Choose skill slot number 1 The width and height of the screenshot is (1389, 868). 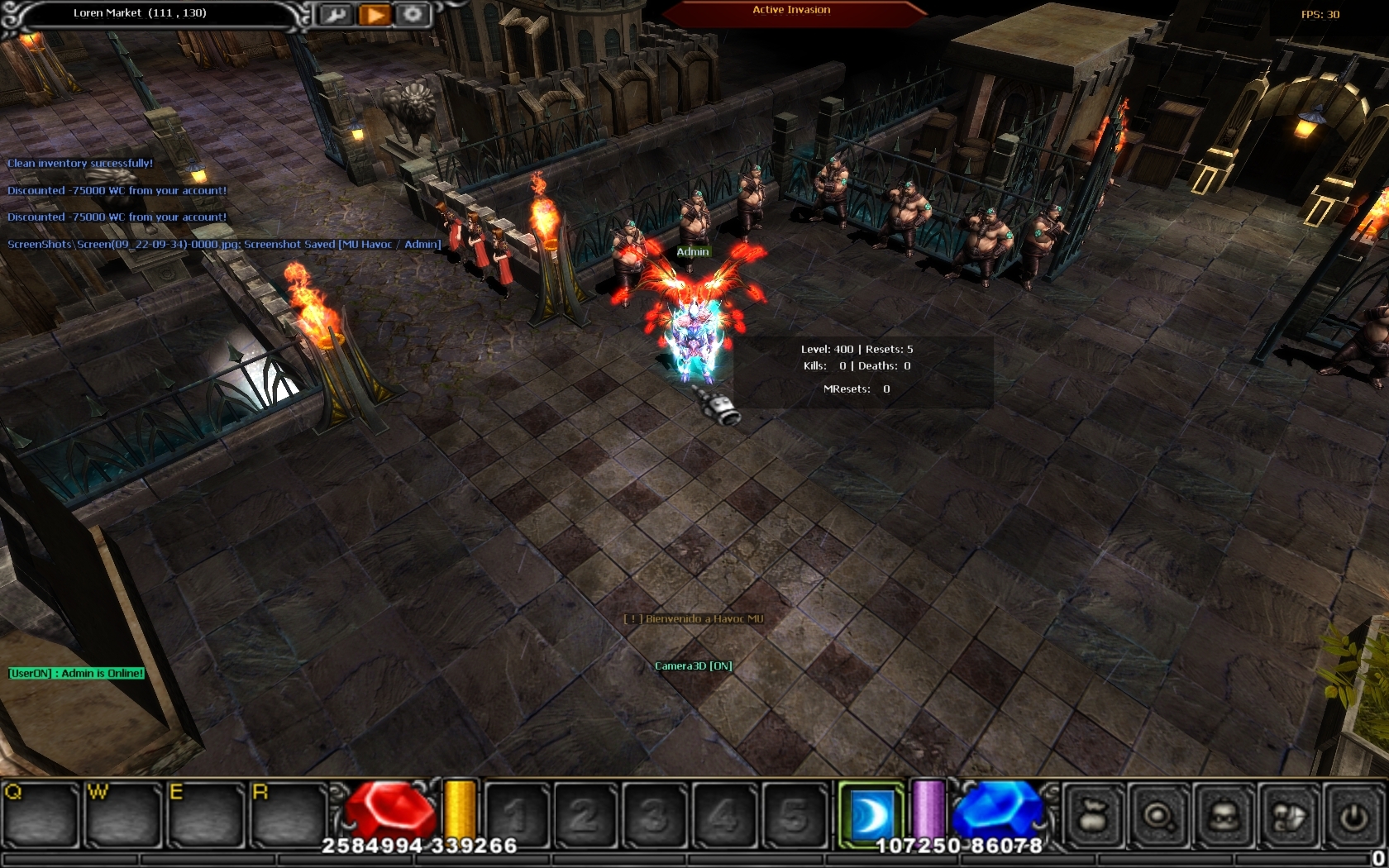coord(518,816)
